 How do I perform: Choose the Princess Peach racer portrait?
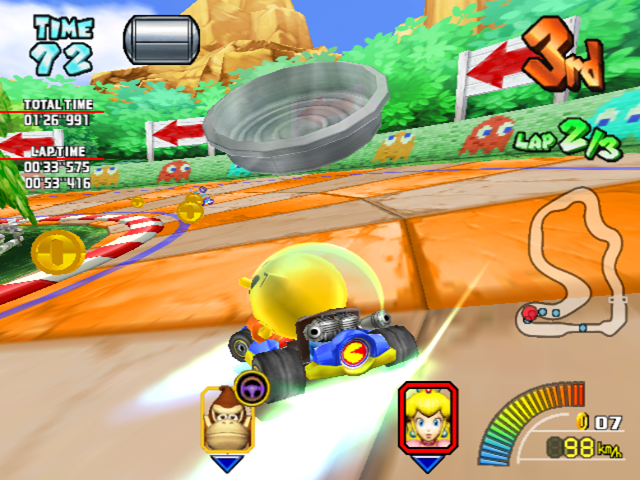point(428,418)
